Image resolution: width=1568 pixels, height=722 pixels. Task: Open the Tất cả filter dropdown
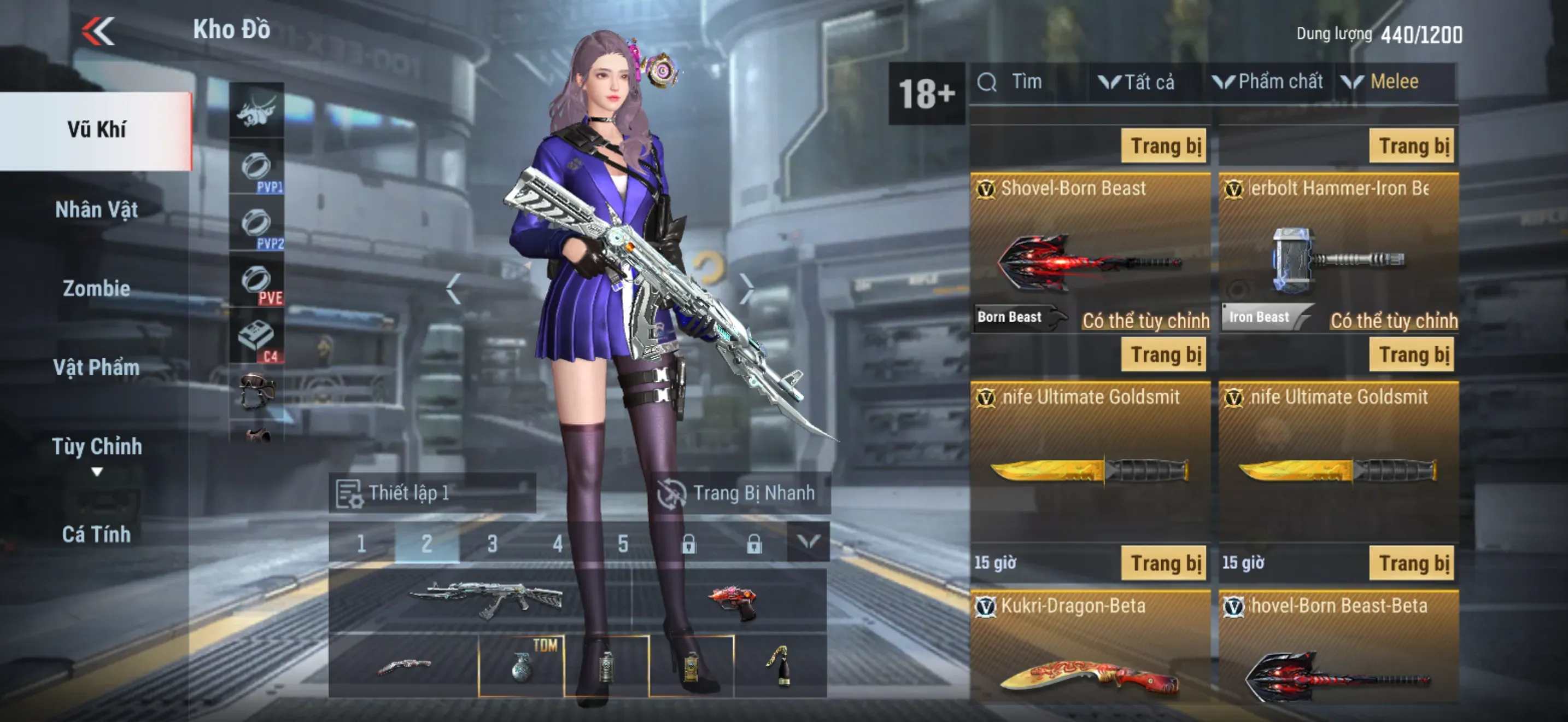click(1137, 82)
